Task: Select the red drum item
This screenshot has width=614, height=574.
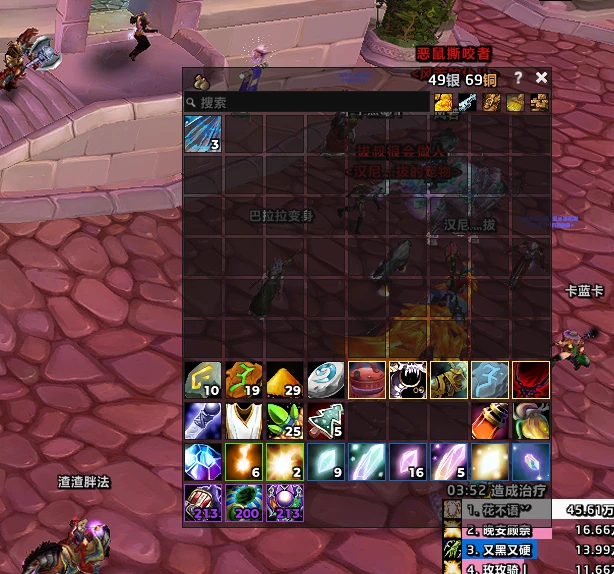Action: click(x=367, y=380)
